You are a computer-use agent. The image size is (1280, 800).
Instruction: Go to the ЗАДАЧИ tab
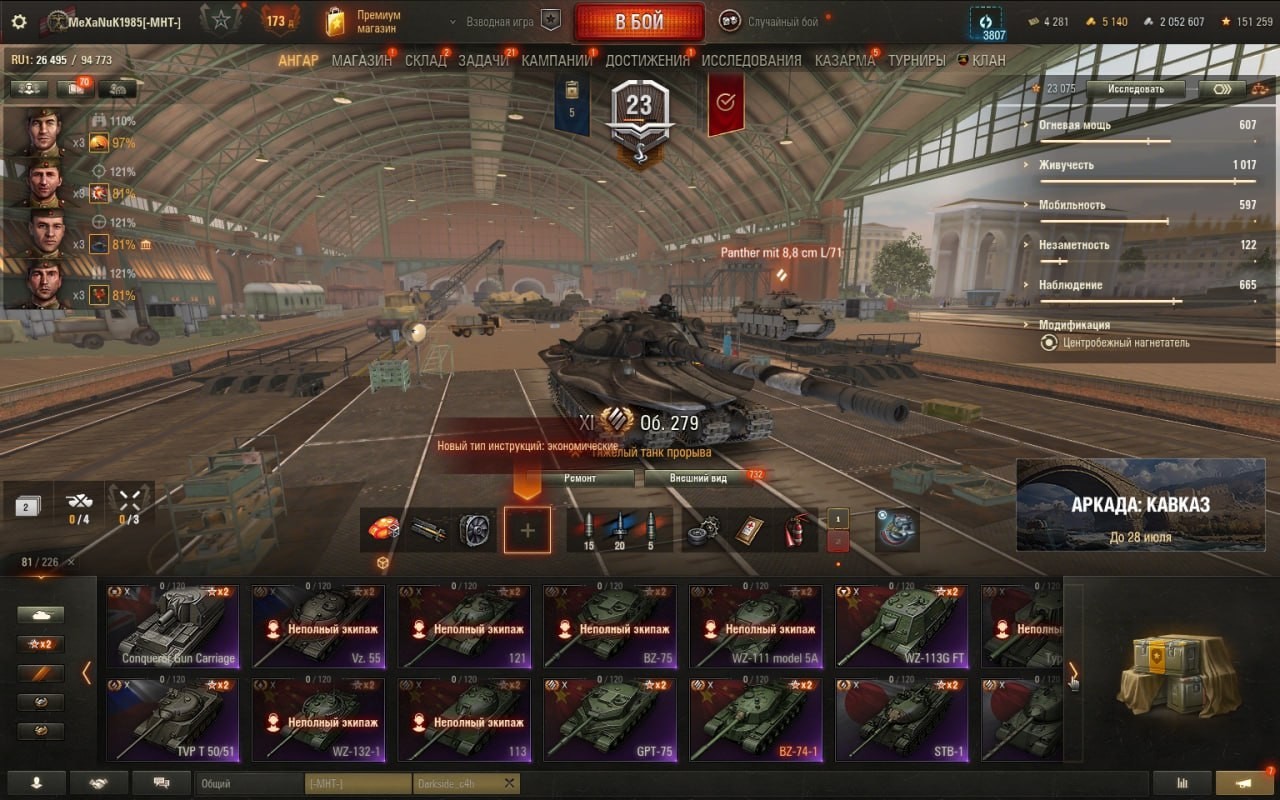pos(483,60)
